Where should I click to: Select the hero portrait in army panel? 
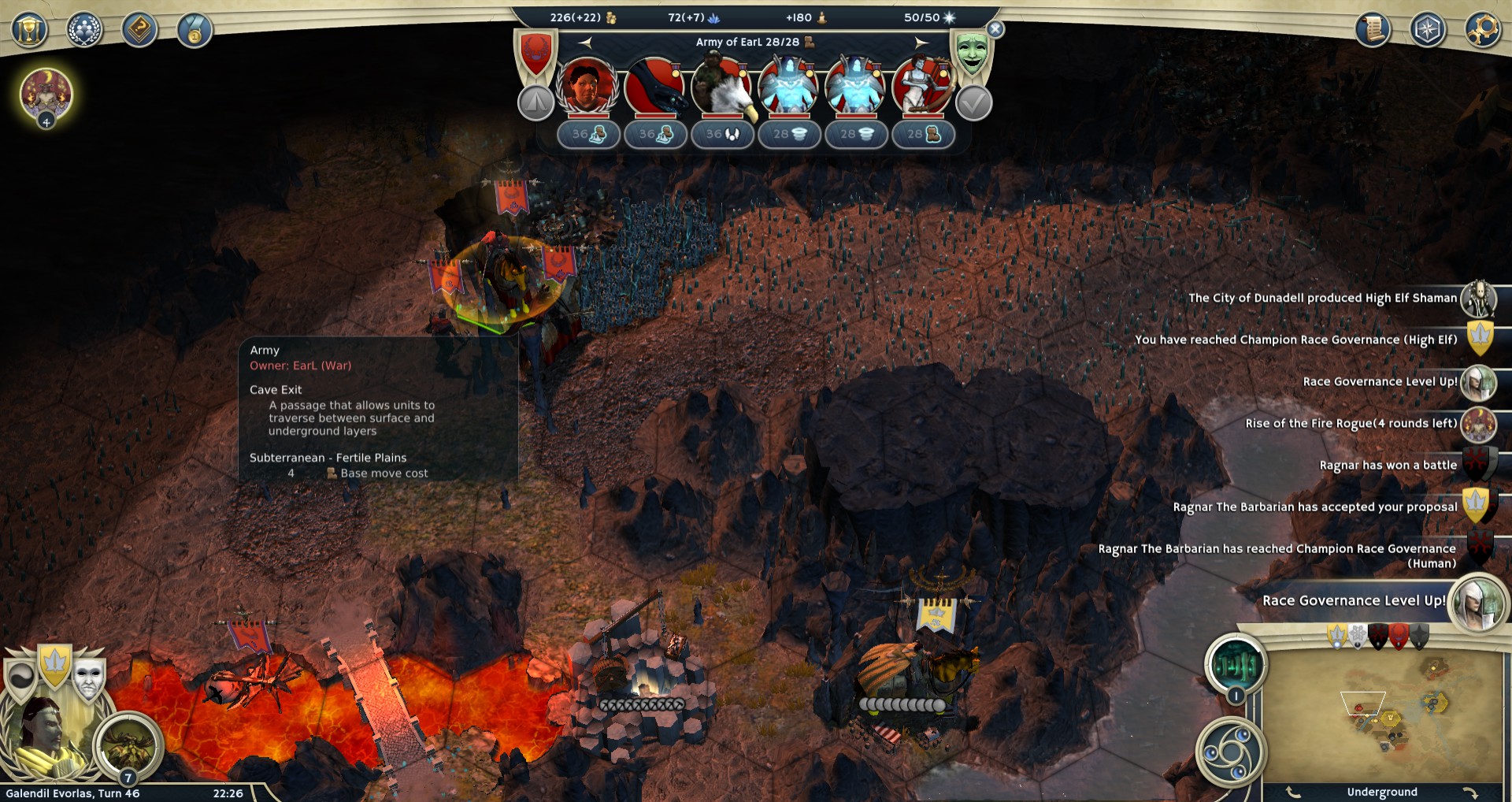(x=587, y=87)
